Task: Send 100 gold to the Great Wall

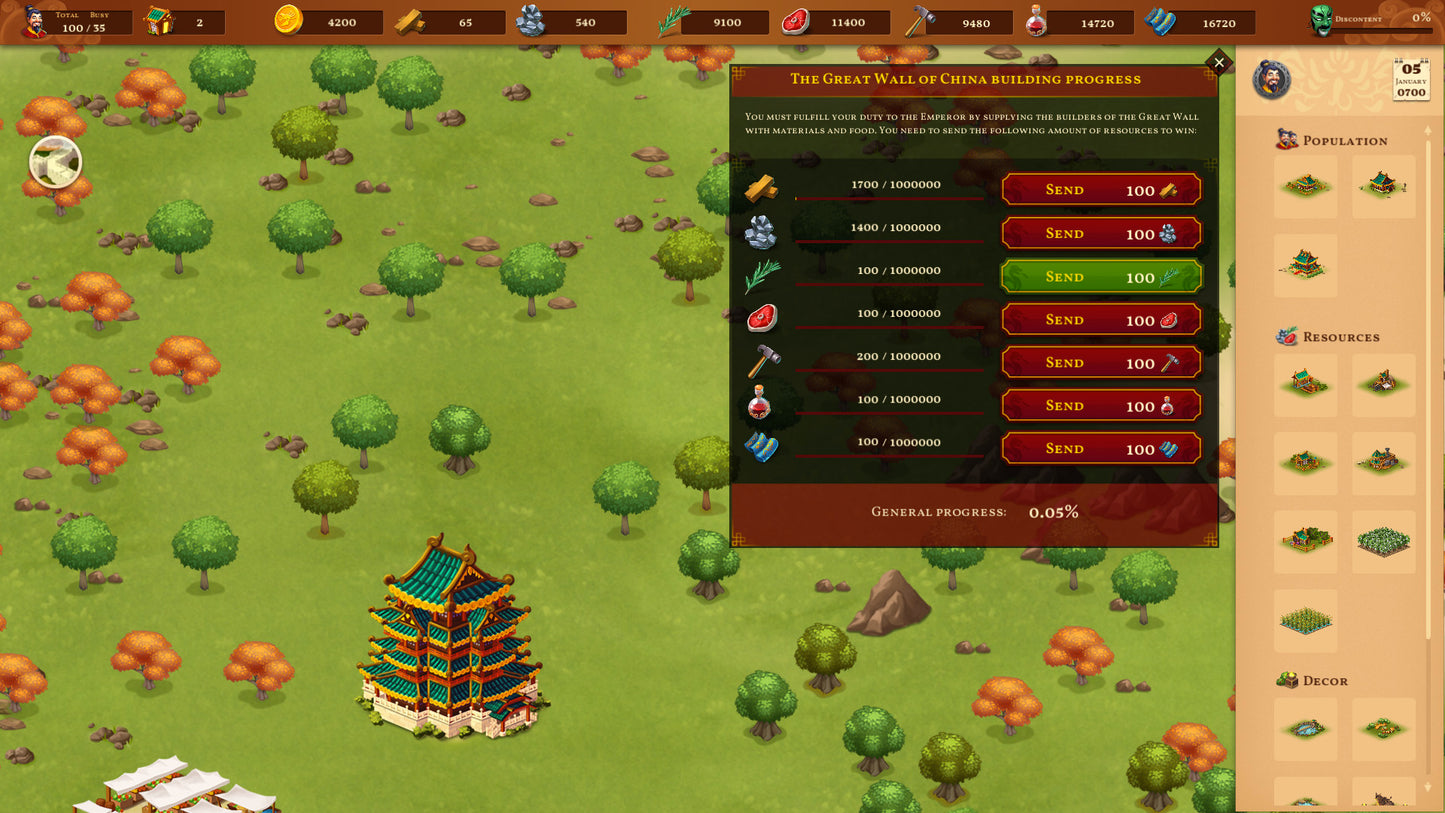Action: click(x=1100, y=189)
